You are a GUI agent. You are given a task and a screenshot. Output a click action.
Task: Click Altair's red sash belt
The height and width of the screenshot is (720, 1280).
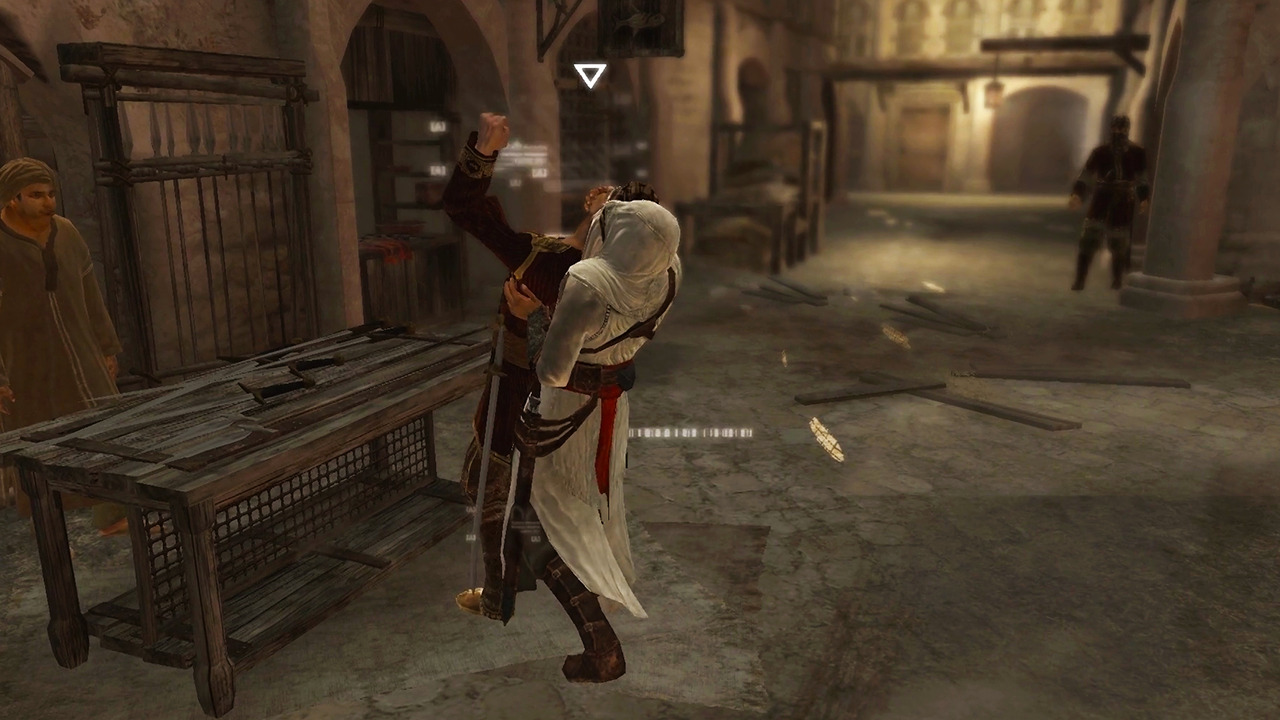(600, 410)
